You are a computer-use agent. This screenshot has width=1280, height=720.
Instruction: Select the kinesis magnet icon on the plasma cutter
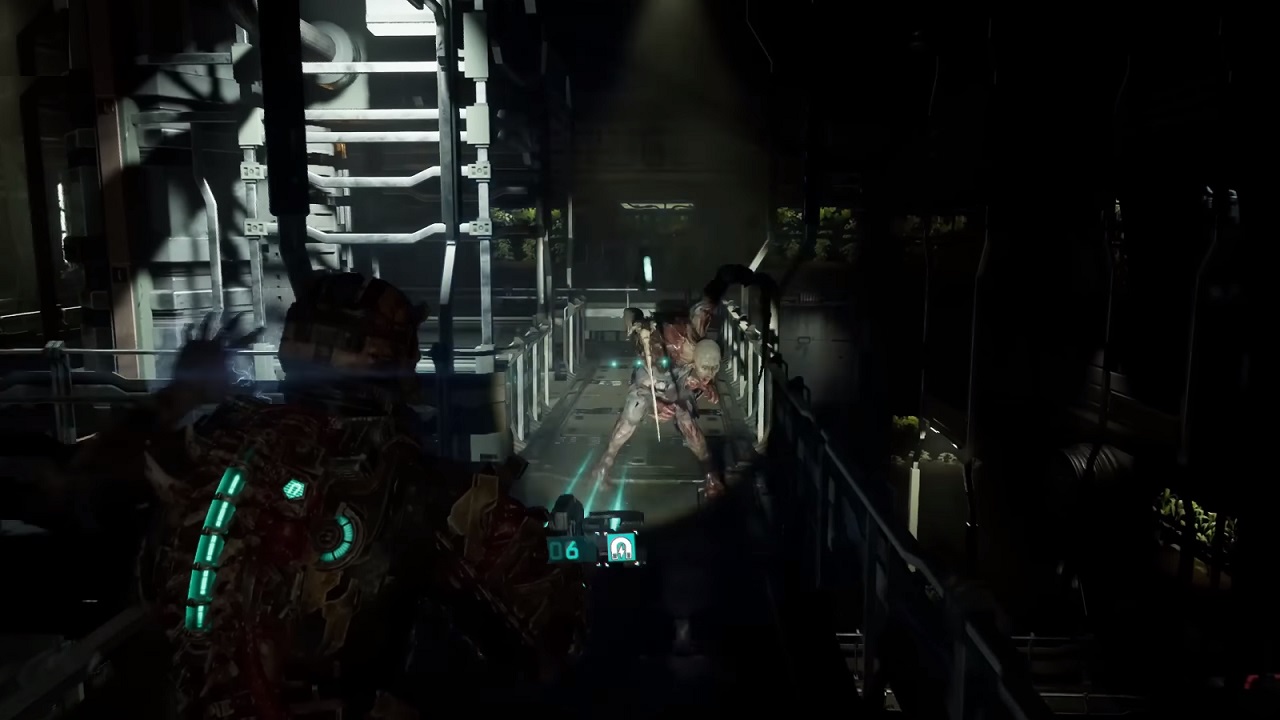[620, 547]
